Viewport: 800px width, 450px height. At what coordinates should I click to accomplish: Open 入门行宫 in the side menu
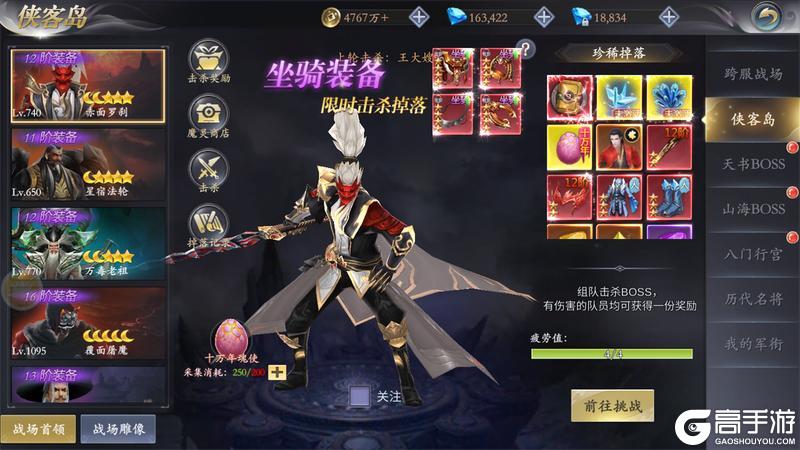[x=754, y=254]
